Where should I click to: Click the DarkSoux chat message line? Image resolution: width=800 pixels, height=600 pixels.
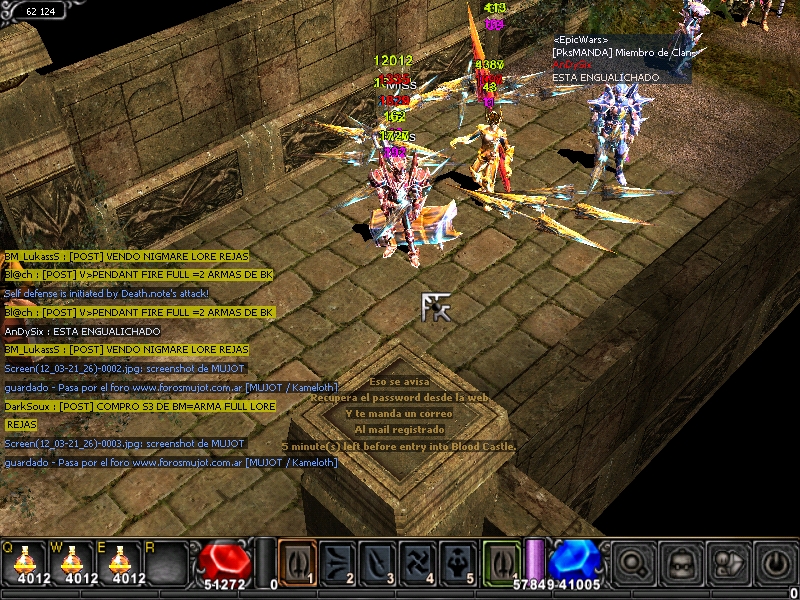(x=140, y=406)
